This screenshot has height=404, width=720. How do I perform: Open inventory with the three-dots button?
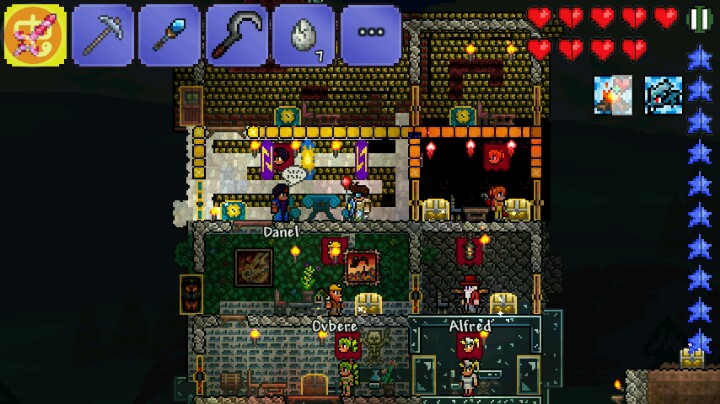click(370, 35)
